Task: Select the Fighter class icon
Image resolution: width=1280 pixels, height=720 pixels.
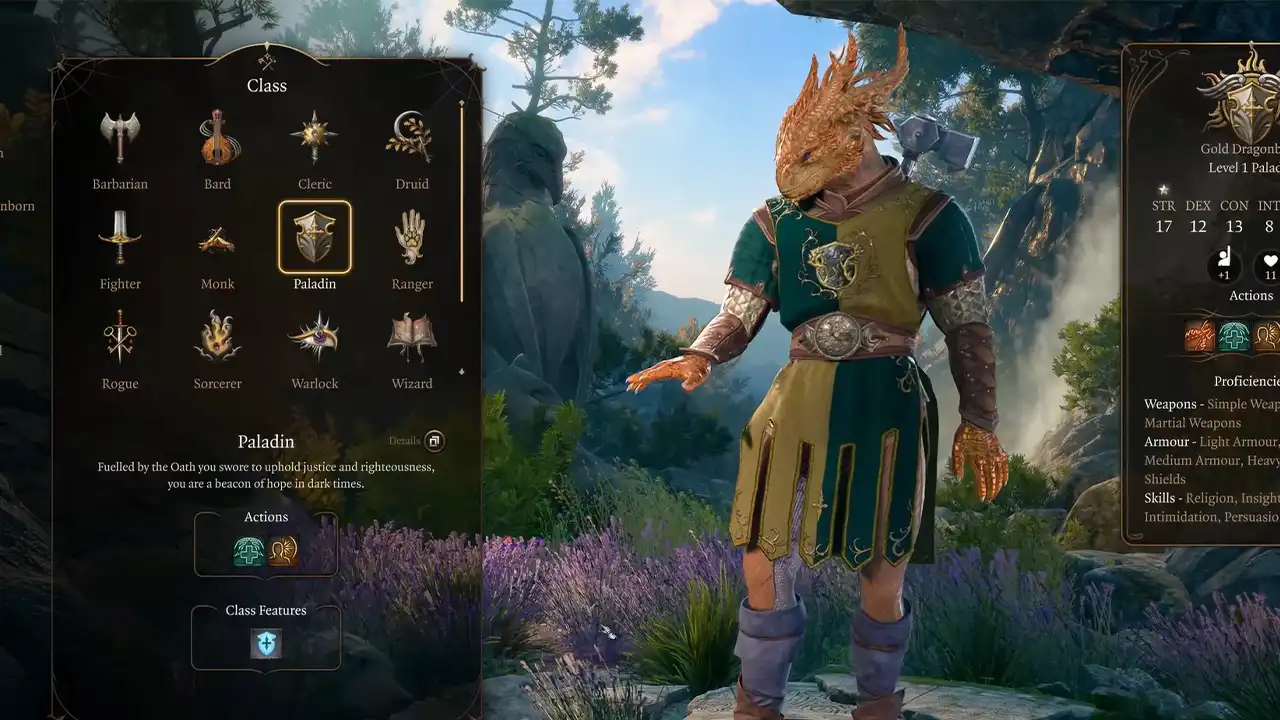Action: tap(119, 237)
